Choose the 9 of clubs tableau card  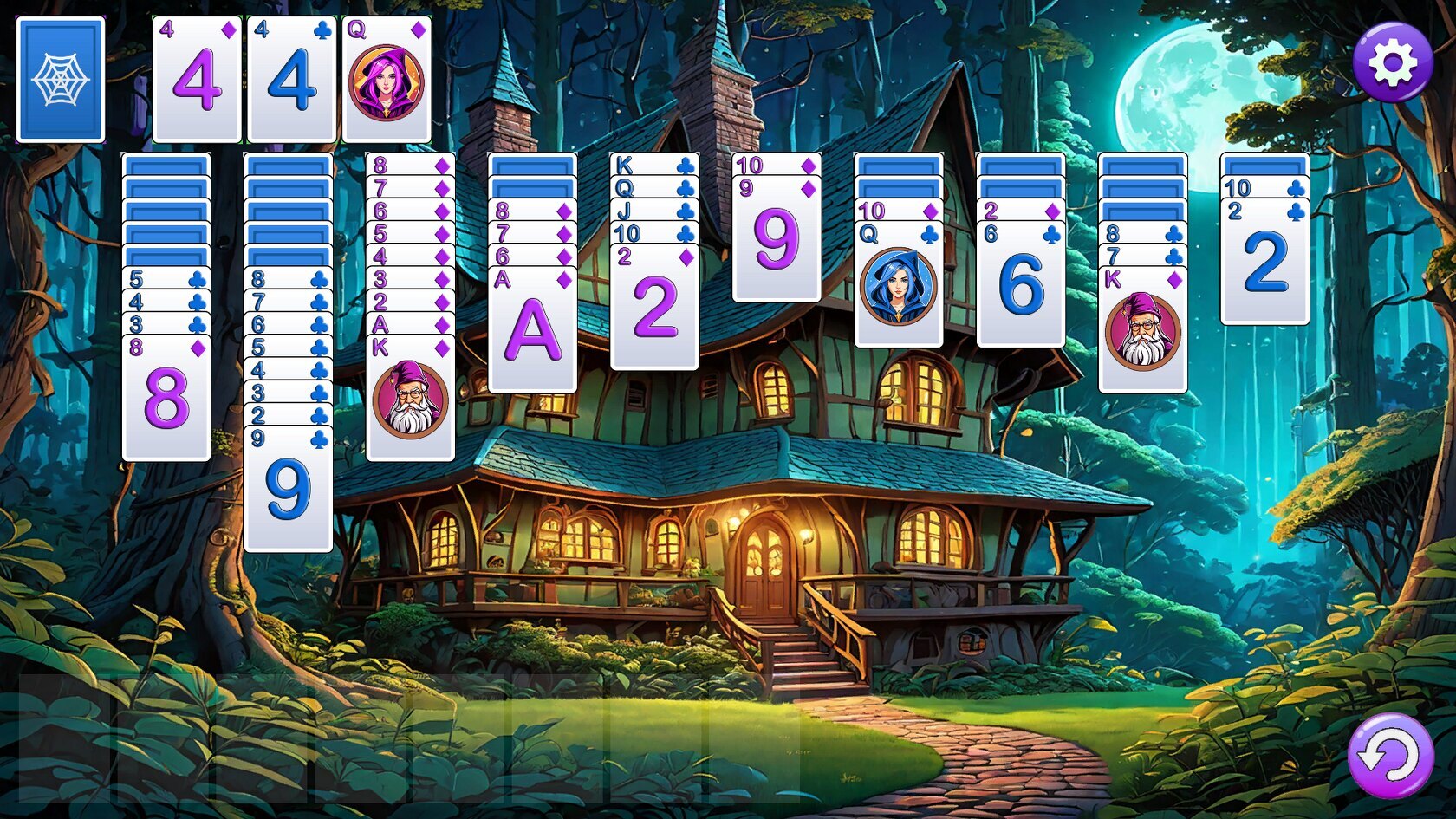288,490
